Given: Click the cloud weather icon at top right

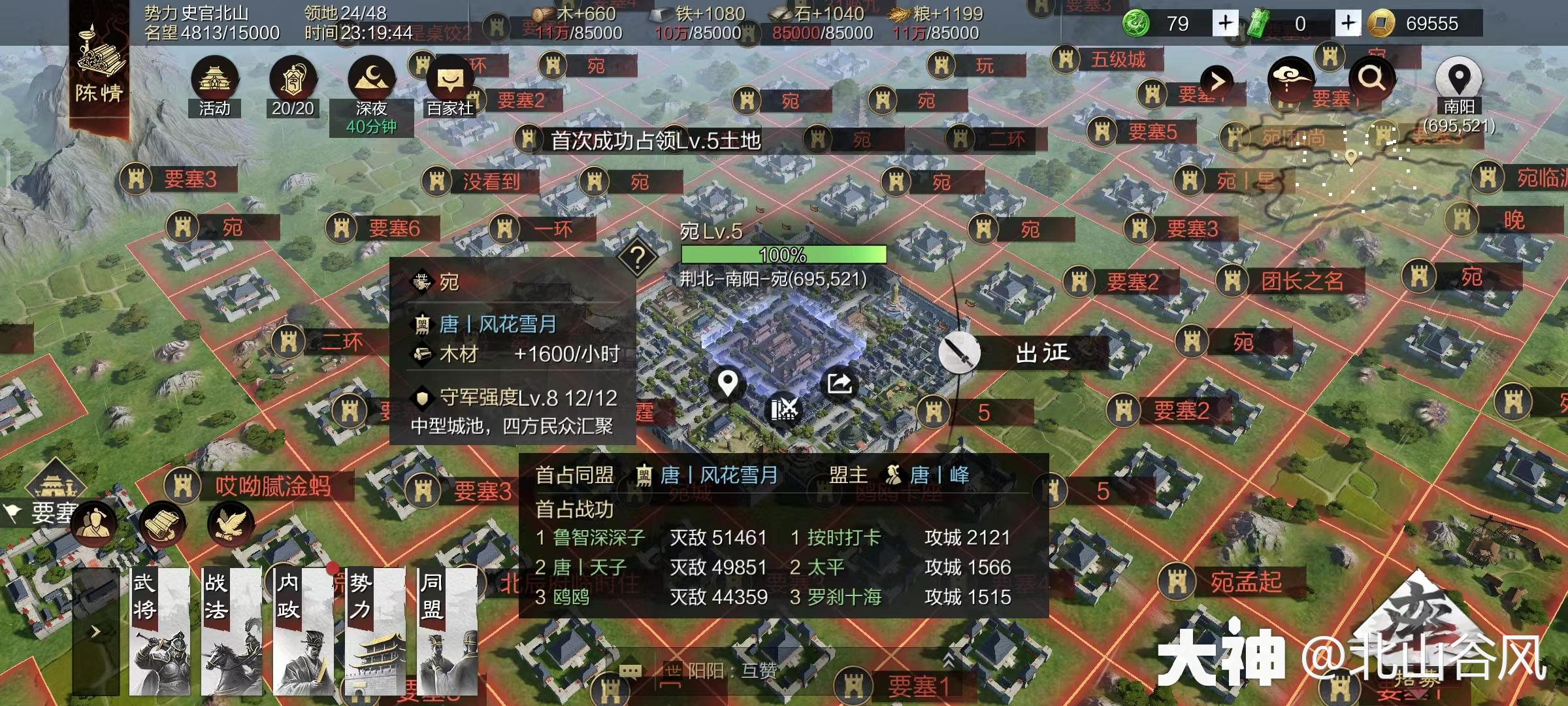Looking at the screenshot, I should click(x=1290, y=80).
